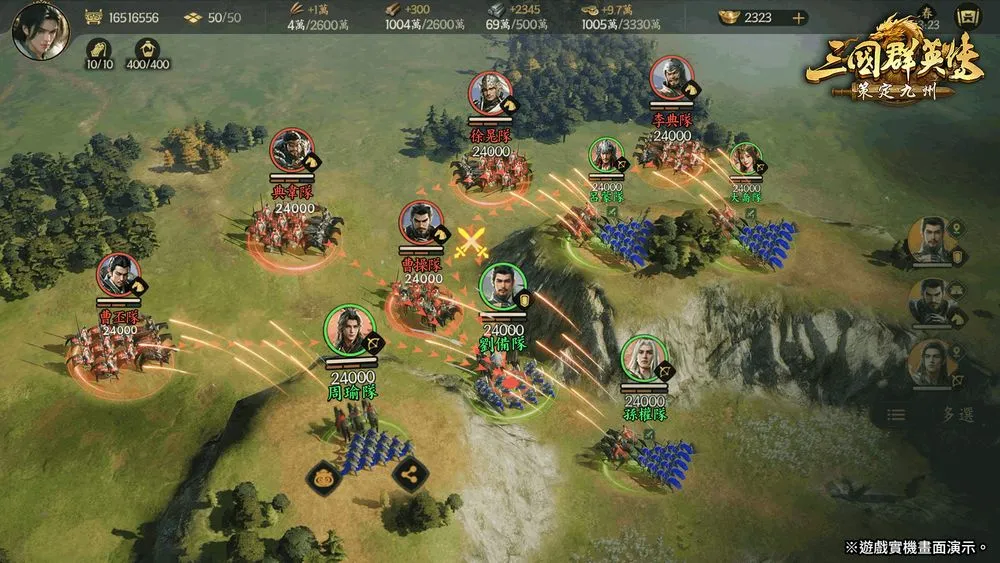Select enemy 曹操隊 portrait

422,224
